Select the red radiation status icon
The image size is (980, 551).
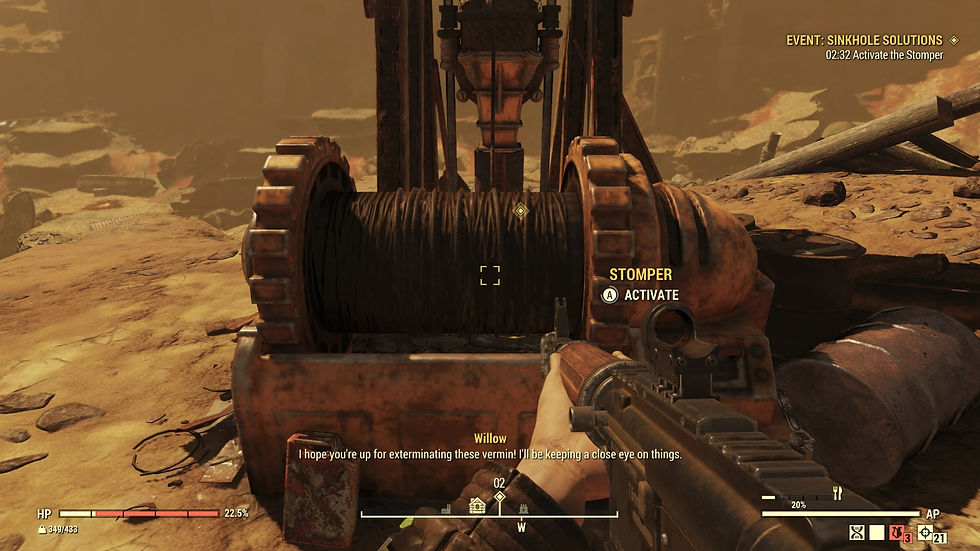click(897, 533)
